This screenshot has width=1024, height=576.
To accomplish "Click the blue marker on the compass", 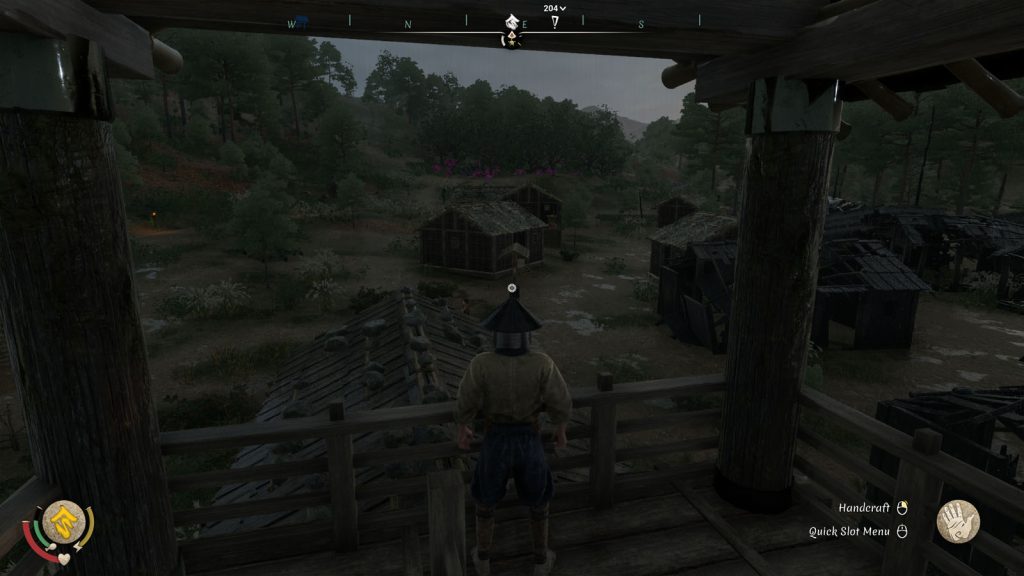I will 302,22.
